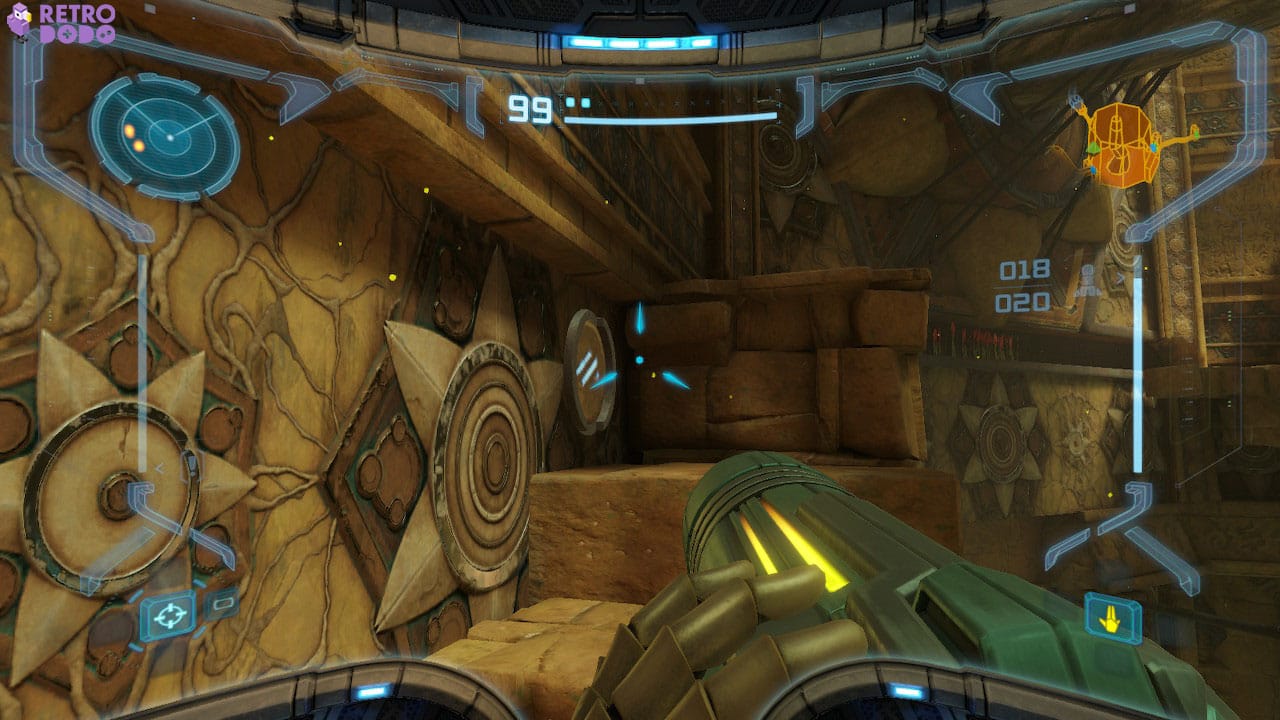The height and width of the screenshot is (720, 1280).
Task: Click the missile silhouette icon beside the ammo count
Action: 1087,278
